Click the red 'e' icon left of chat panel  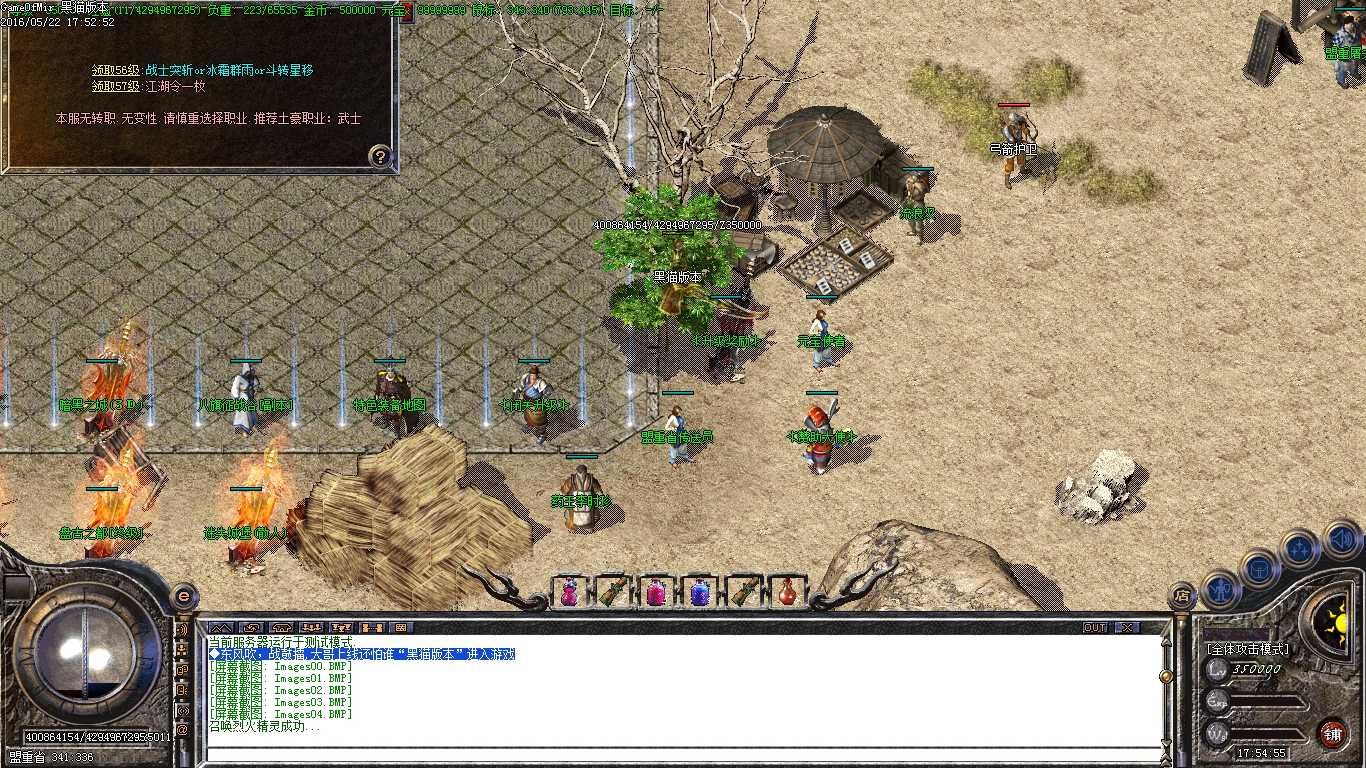(185, 597)
